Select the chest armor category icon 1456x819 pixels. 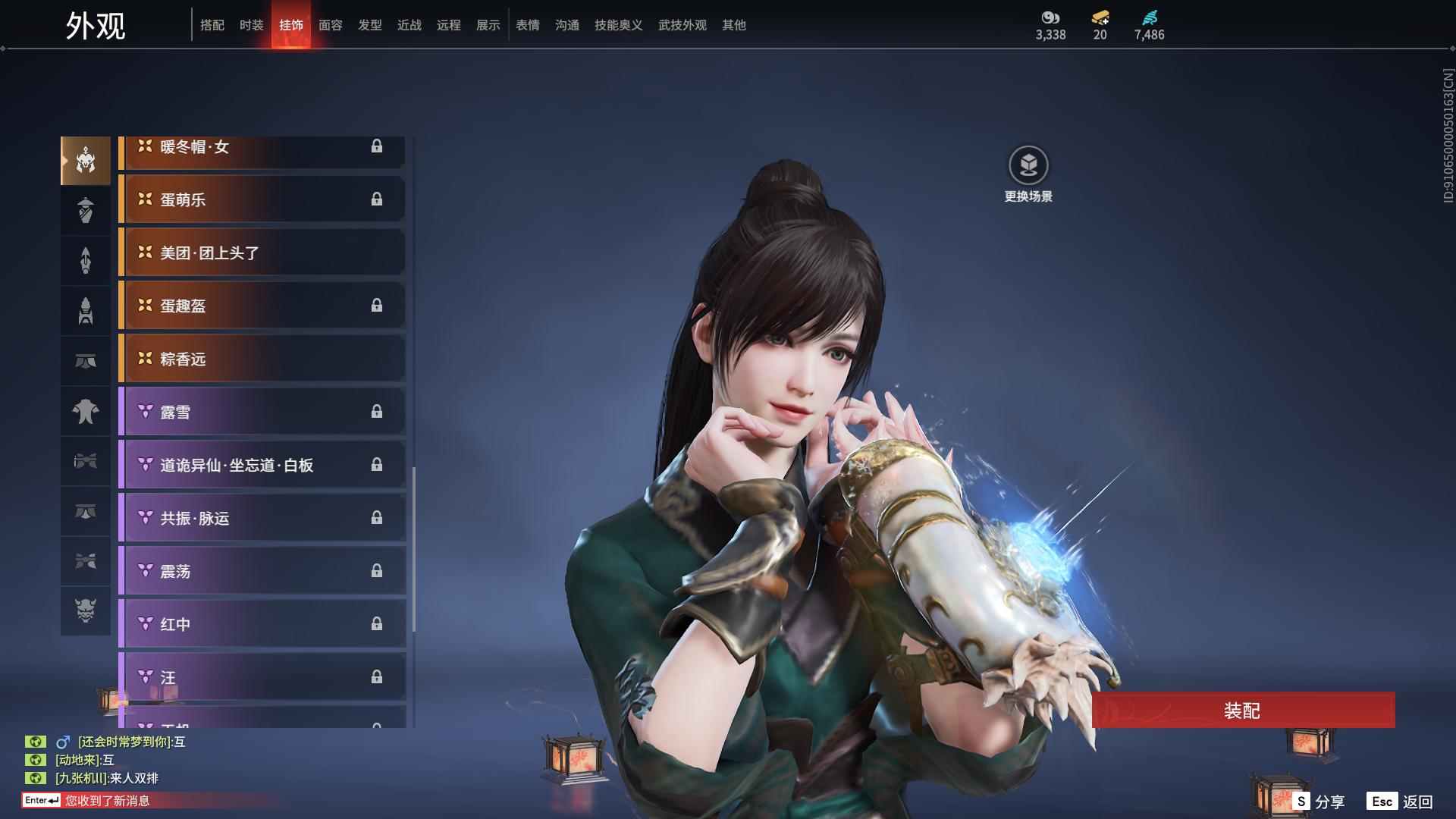85,410
